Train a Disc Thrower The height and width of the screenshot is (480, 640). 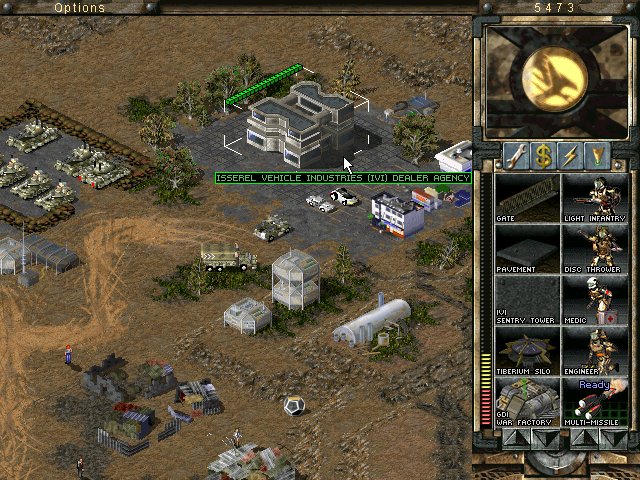click(x=593, y=248)
